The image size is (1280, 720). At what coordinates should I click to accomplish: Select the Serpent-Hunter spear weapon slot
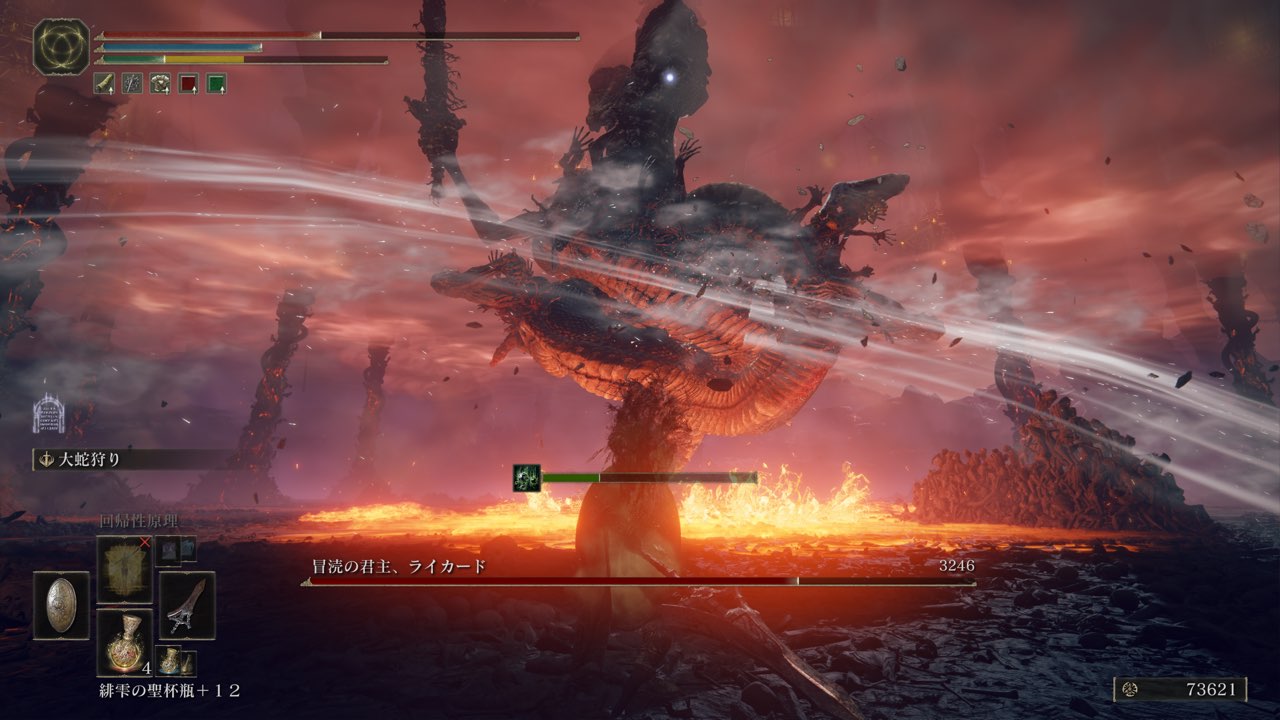(x=187, y=605)
